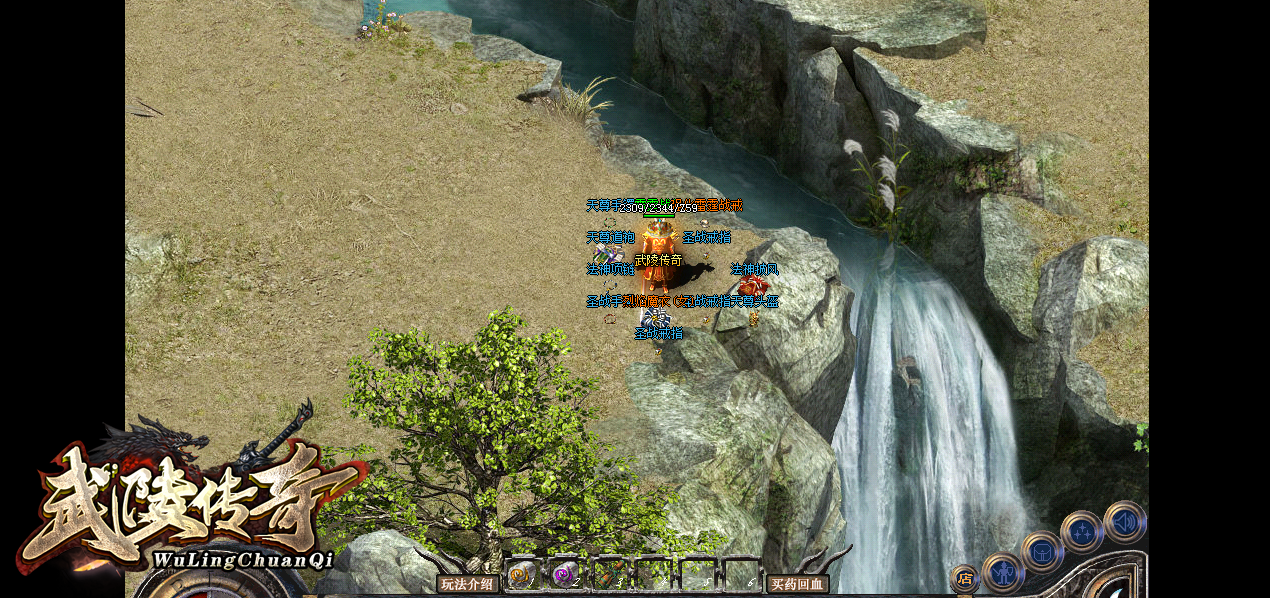This screenshot has width=1270, height=598.
Task: Open the skills panel (three stars icon)
Action: [x=1082, y=532]
